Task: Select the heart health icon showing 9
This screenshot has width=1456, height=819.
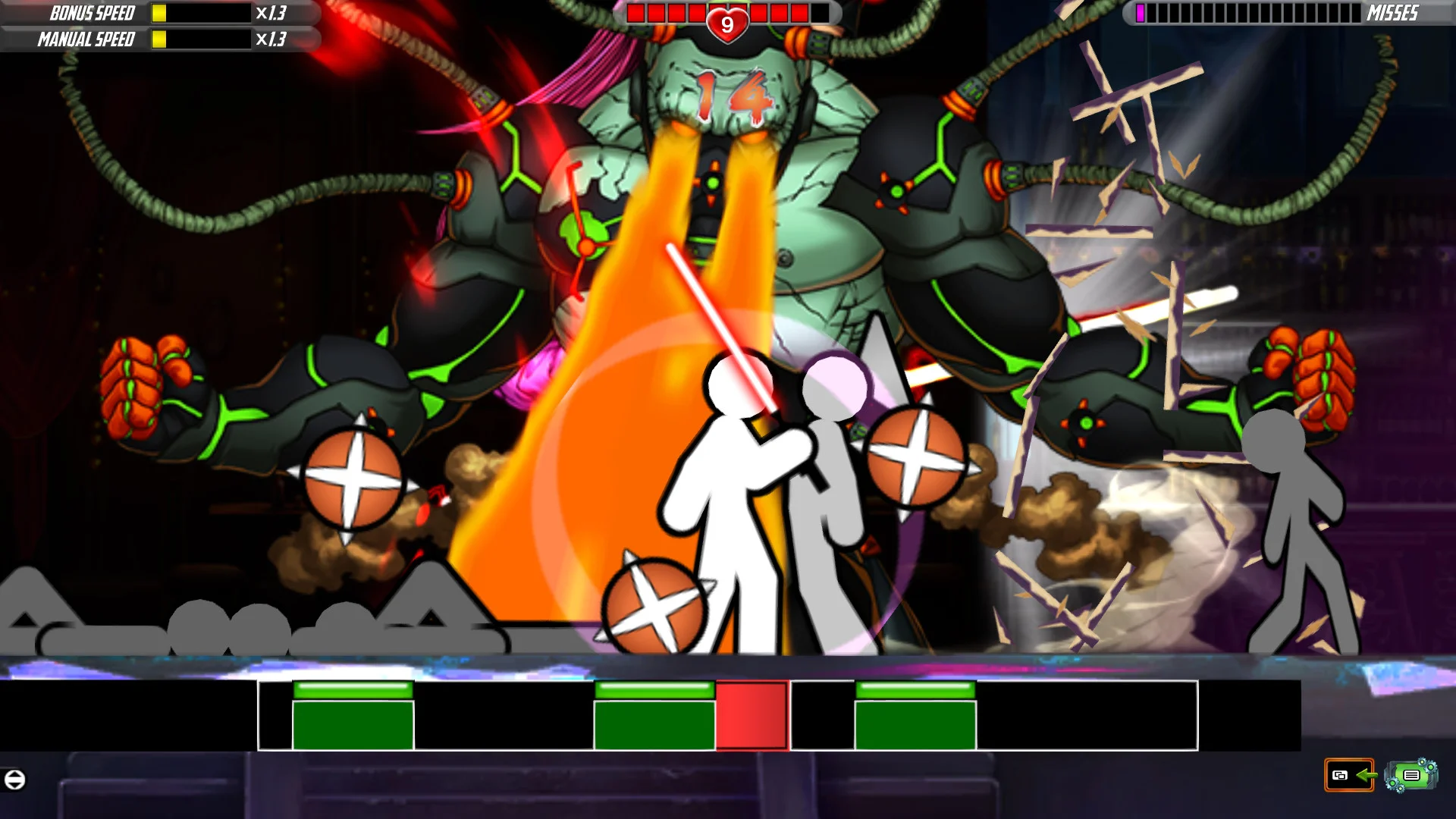Action: click(x=726, y=22)
